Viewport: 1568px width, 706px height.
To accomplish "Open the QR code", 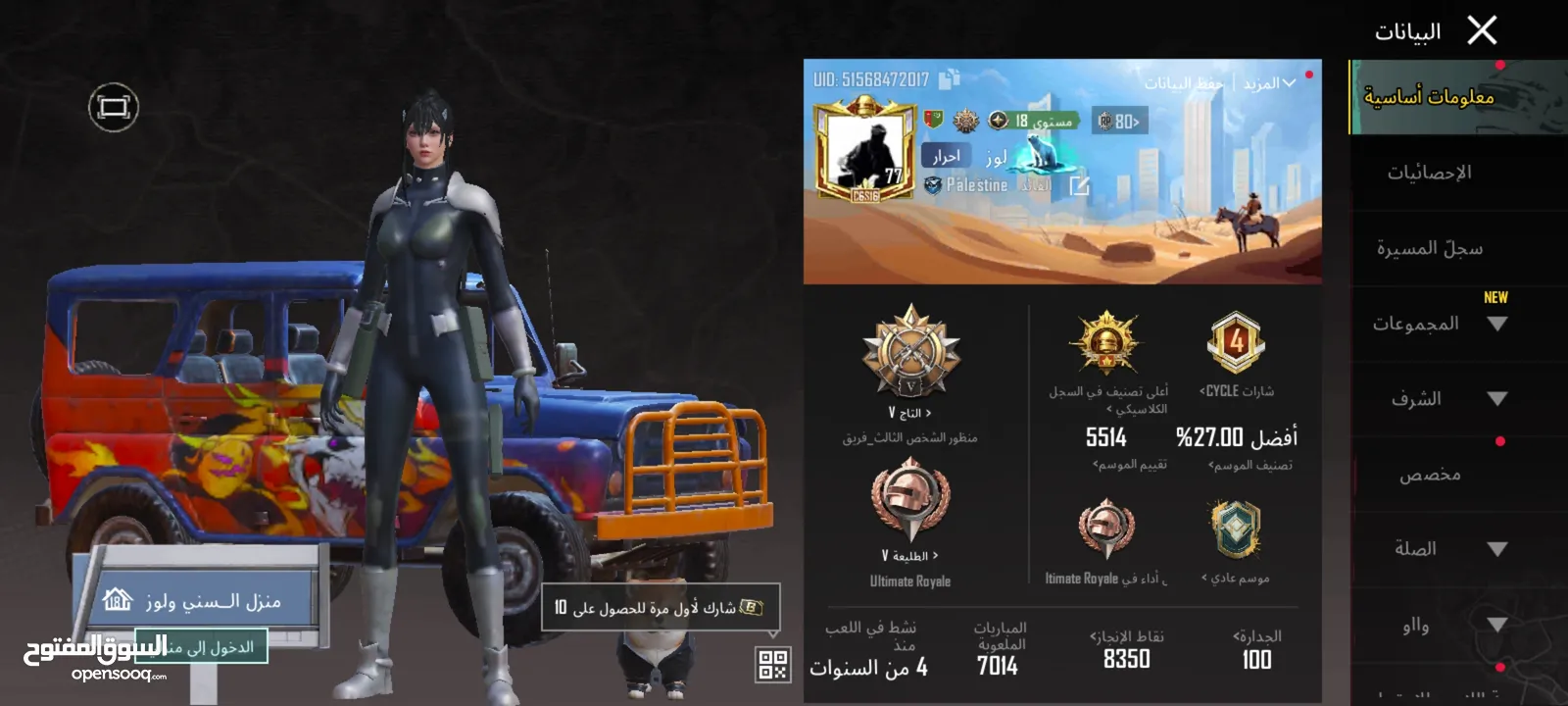I will click(x=772, y=665).
